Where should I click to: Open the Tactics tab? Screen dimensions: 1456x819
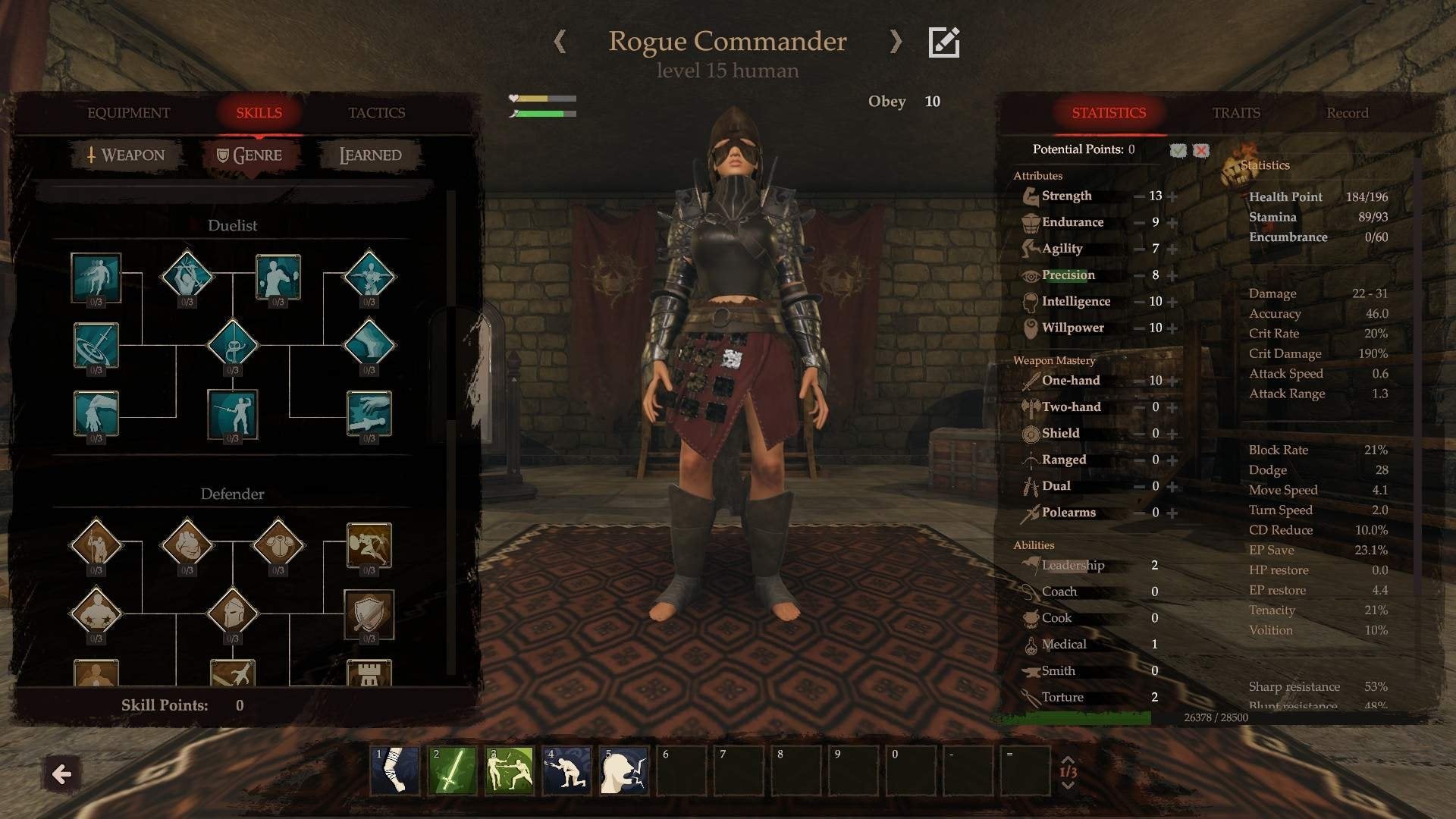click(x=376, y=113)
